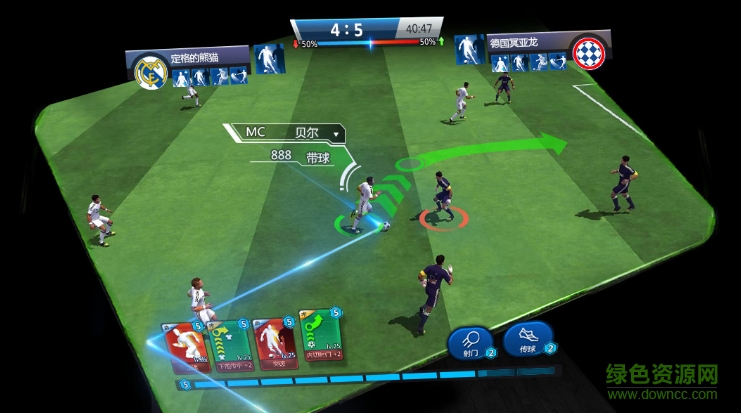741x413 pixels.
Task: Click the blue checkered team crest
Action: click(x=587, y=51)
